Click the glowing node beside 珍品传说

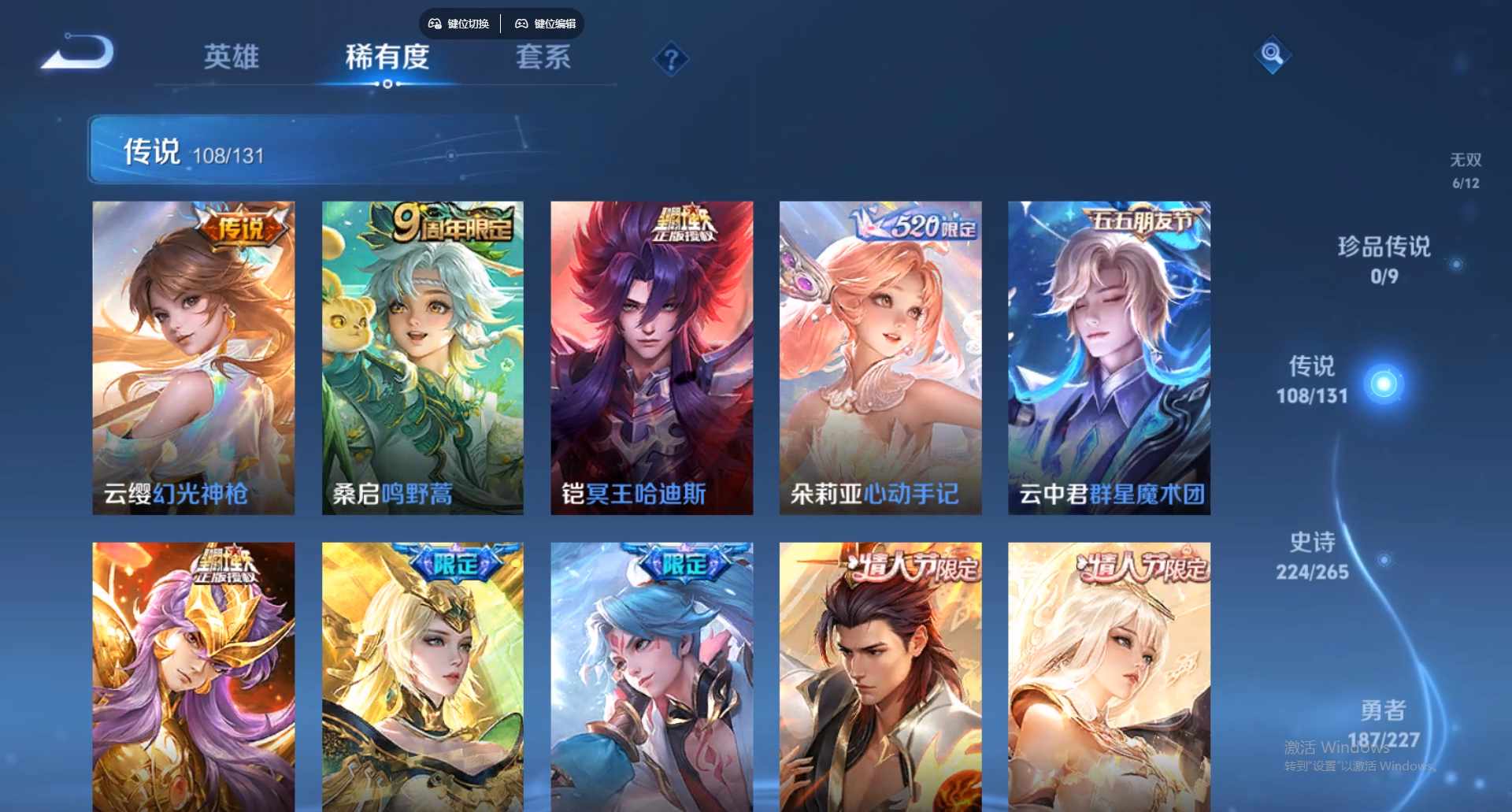[1457, 262]
